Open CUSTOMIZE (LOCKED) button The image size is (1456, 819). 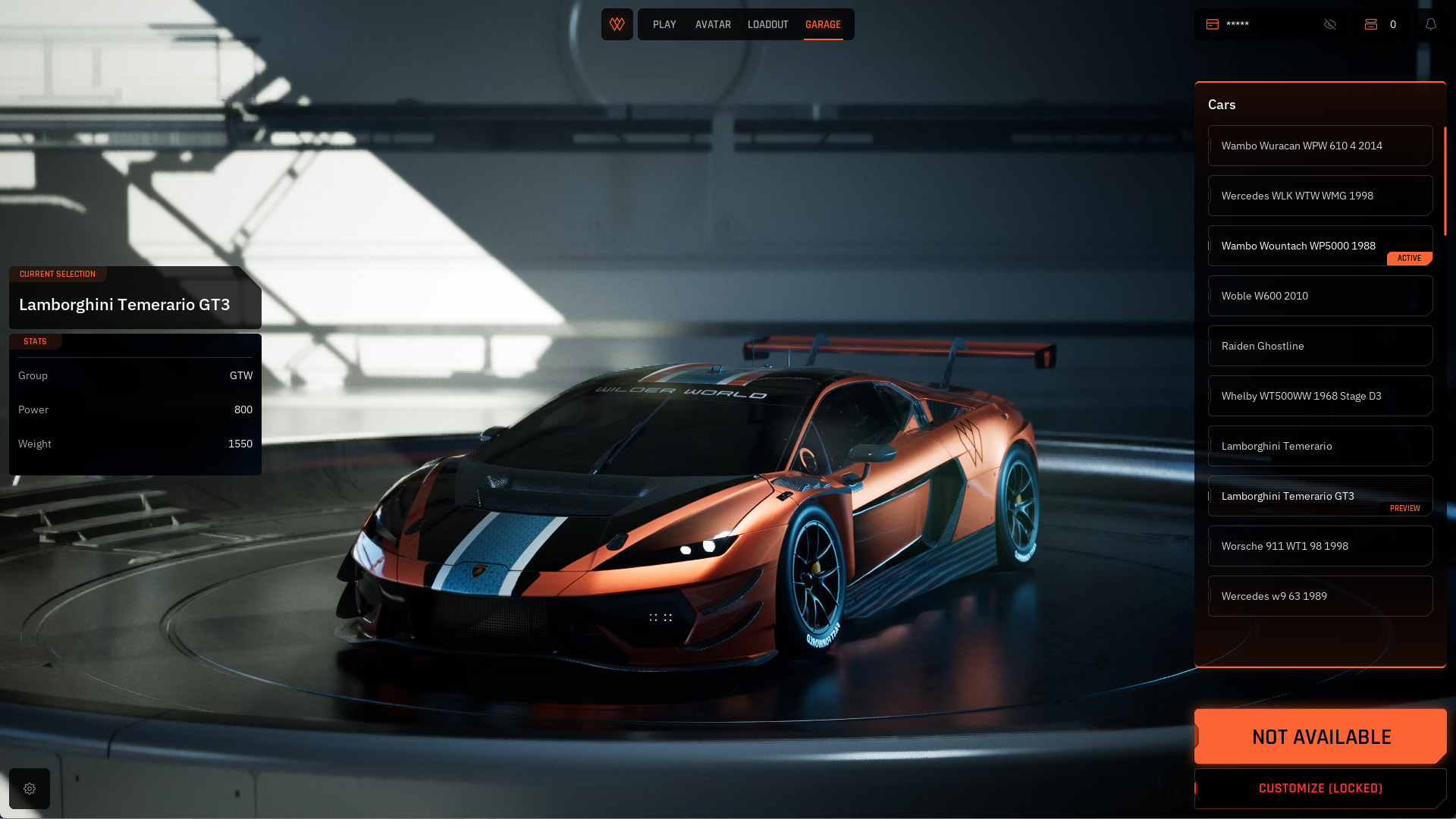pyautogui.click(x=1320, y=789)
